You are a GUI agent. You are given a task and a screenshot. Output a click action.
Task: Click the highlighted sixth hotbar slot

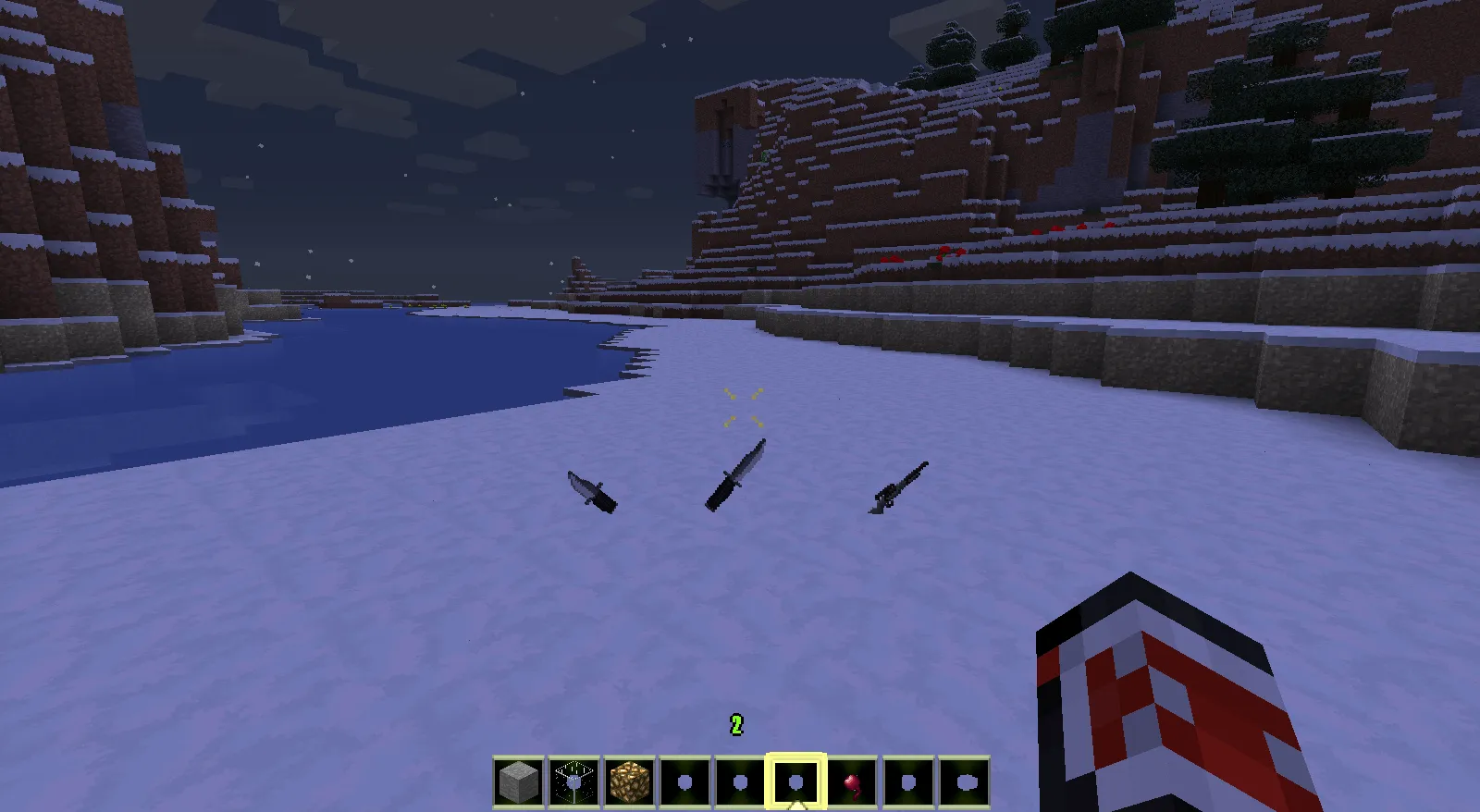click(x=794, y=781)
